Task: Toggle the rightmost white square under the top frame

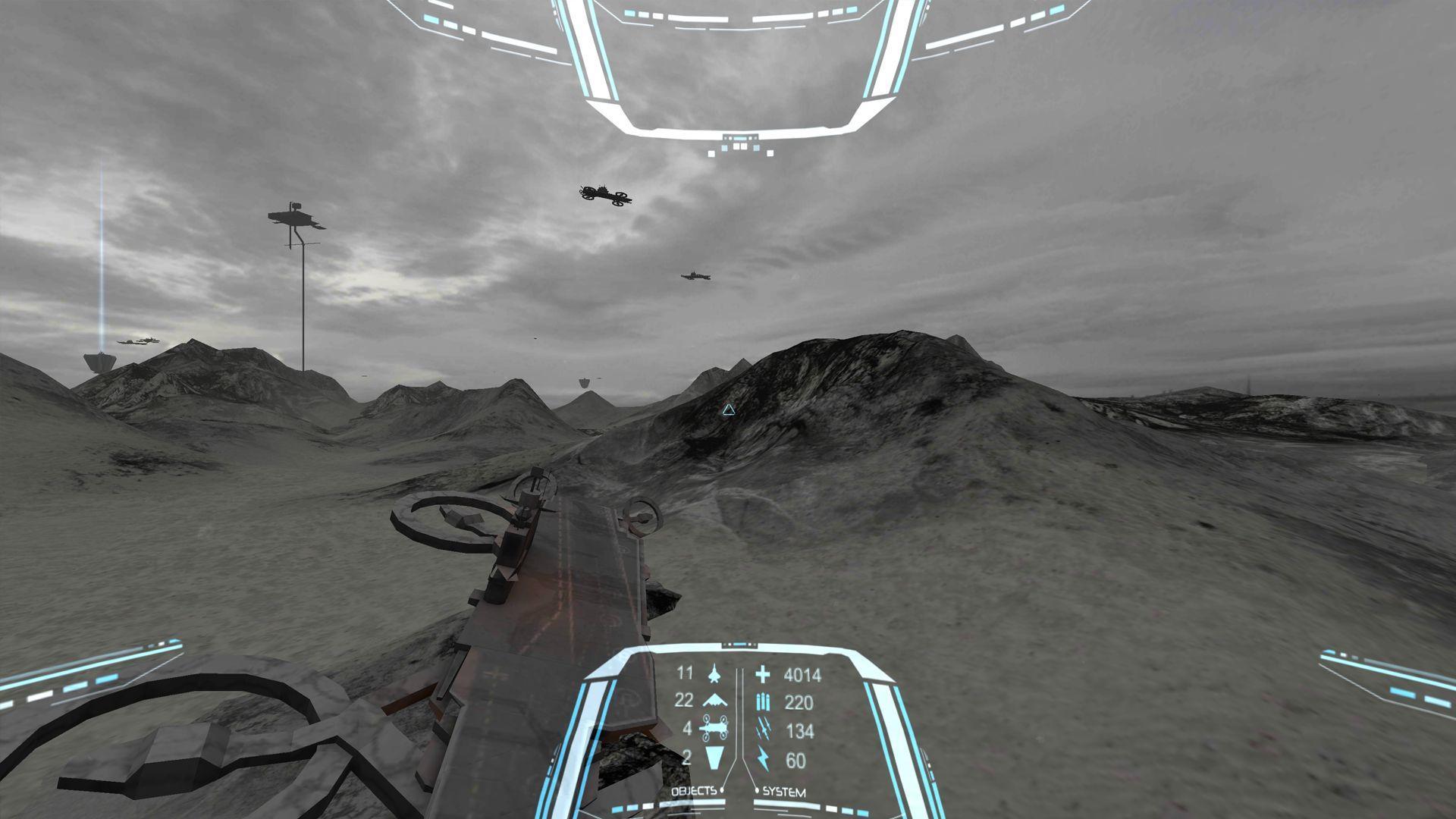Action: (x=770, y=153)
